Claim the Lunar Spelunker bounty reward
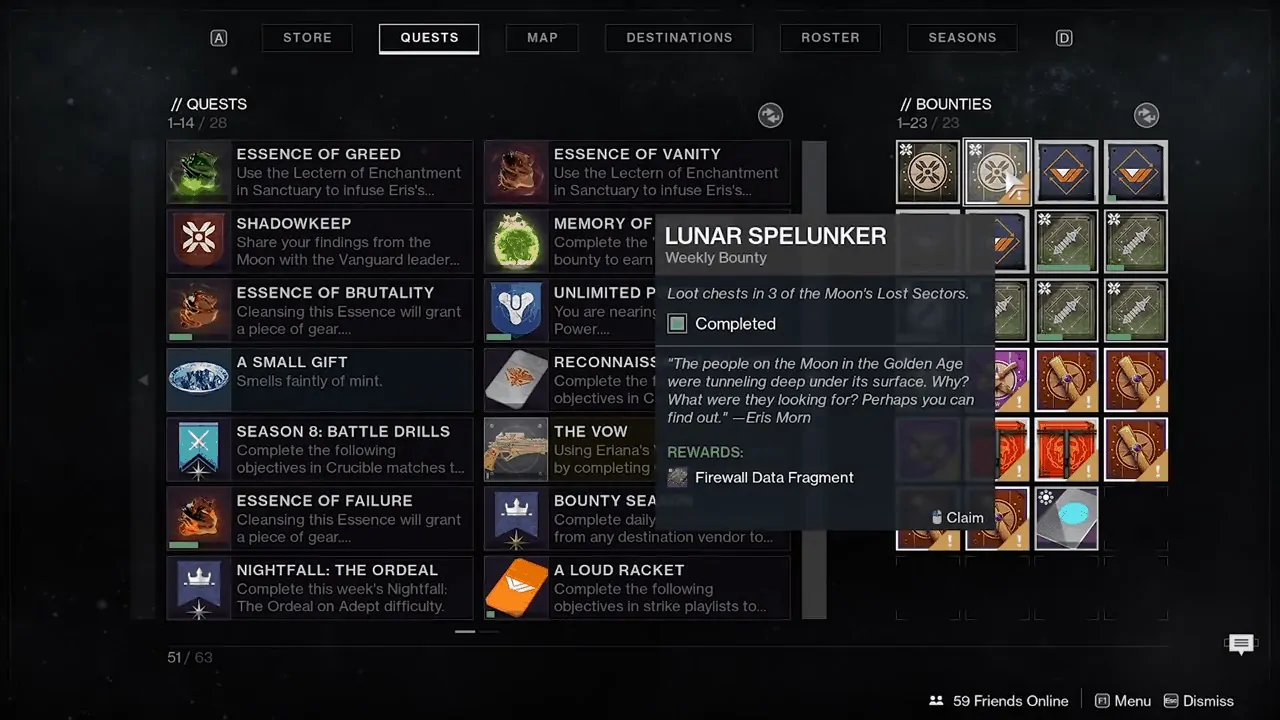 [x=957, y=517]
